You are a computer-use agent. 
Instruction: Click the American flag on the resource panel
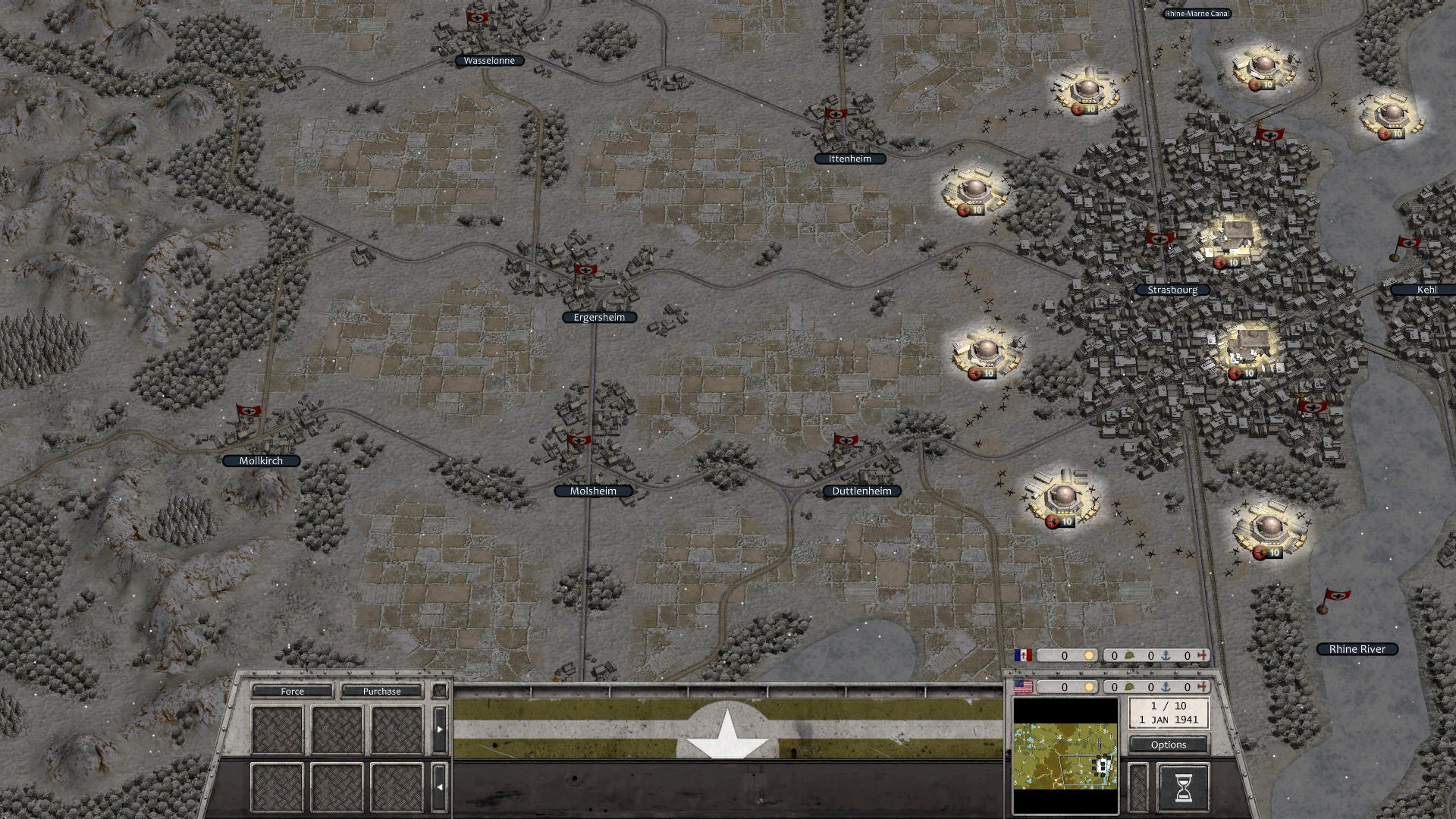click(x=1024, y=687)
